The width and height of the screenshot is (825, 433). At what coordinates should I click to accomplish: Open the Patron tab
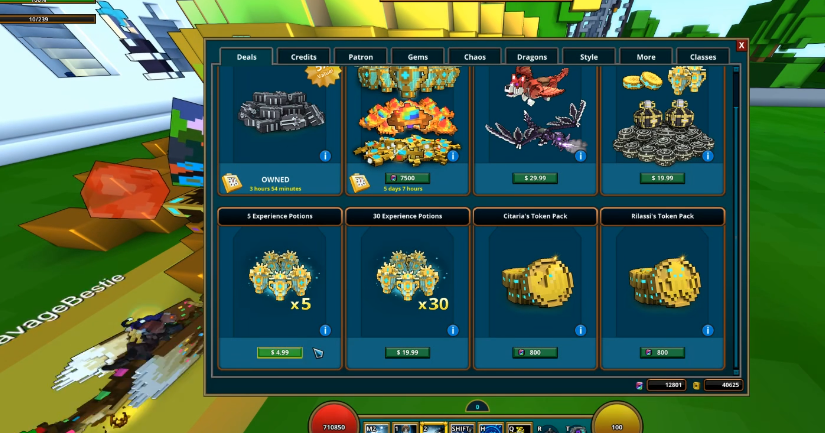(x=361, y=57)
